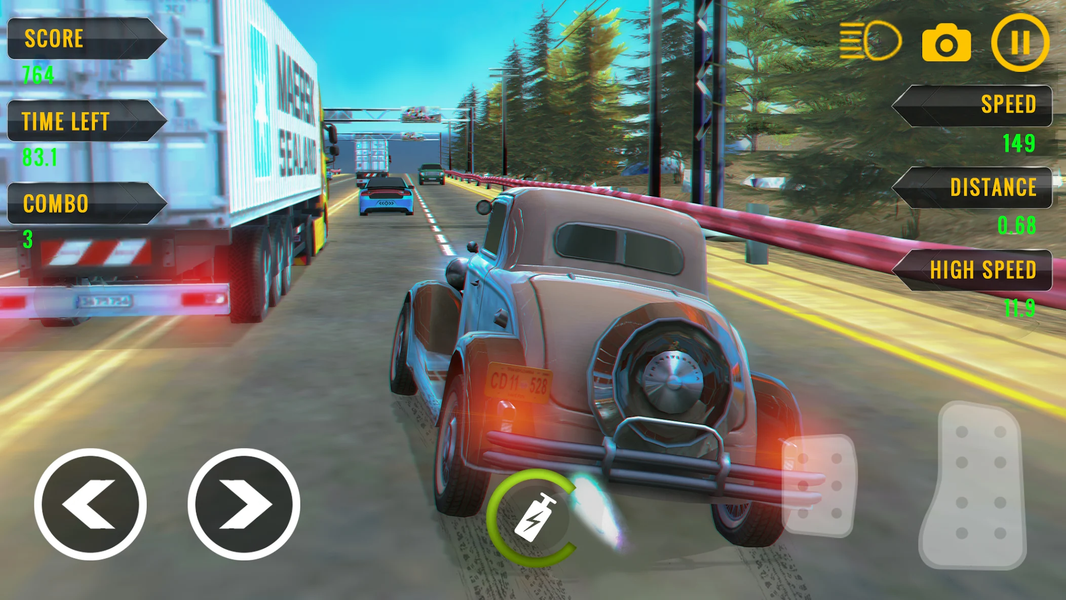Pause the game
The width and height of the screenshot is (1066, 600).
click(1020, 43)
